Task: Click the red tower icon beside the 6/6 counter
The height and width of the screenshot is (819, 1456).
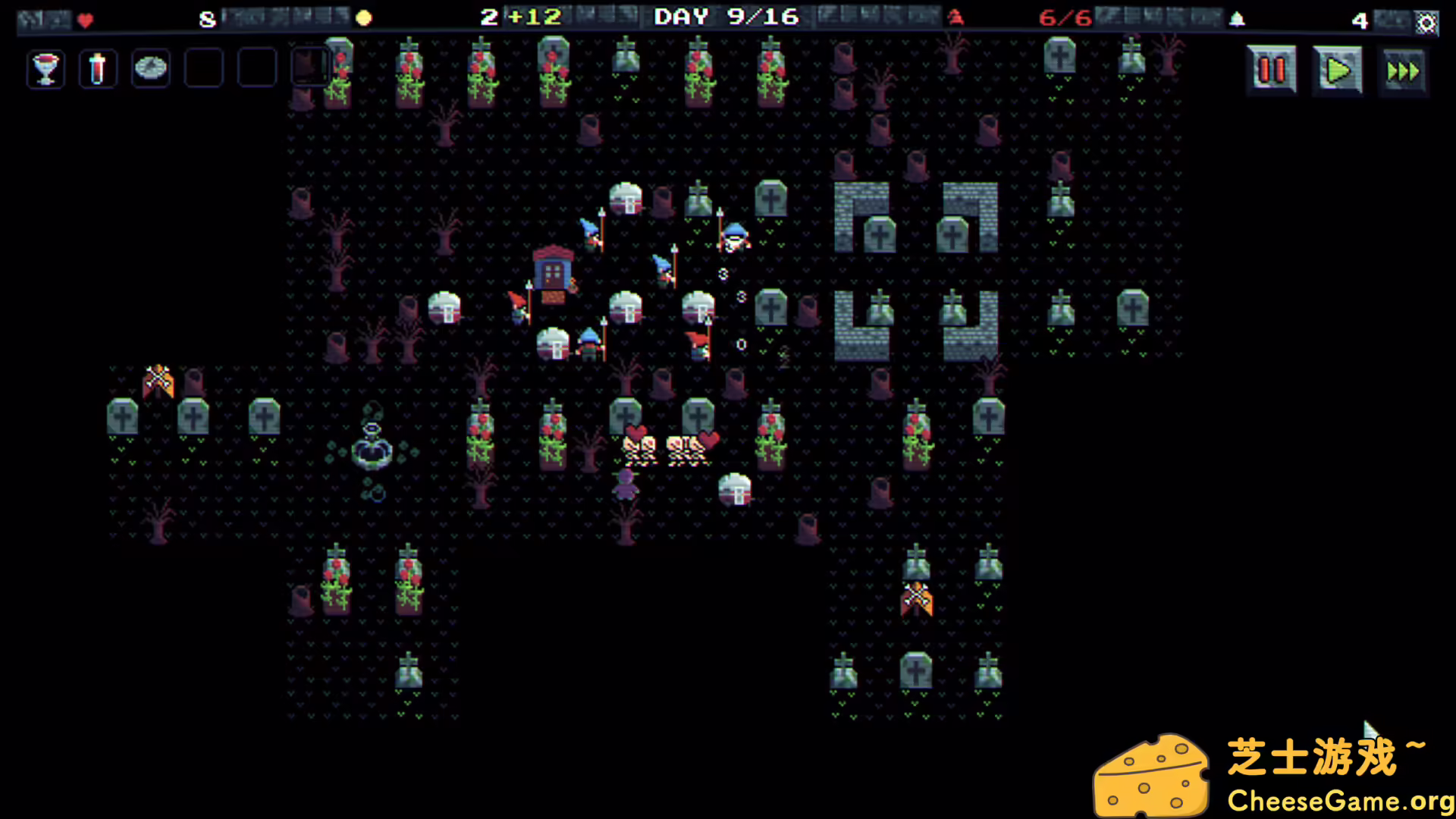Action: pyautogui.click(x=955, y=18)
